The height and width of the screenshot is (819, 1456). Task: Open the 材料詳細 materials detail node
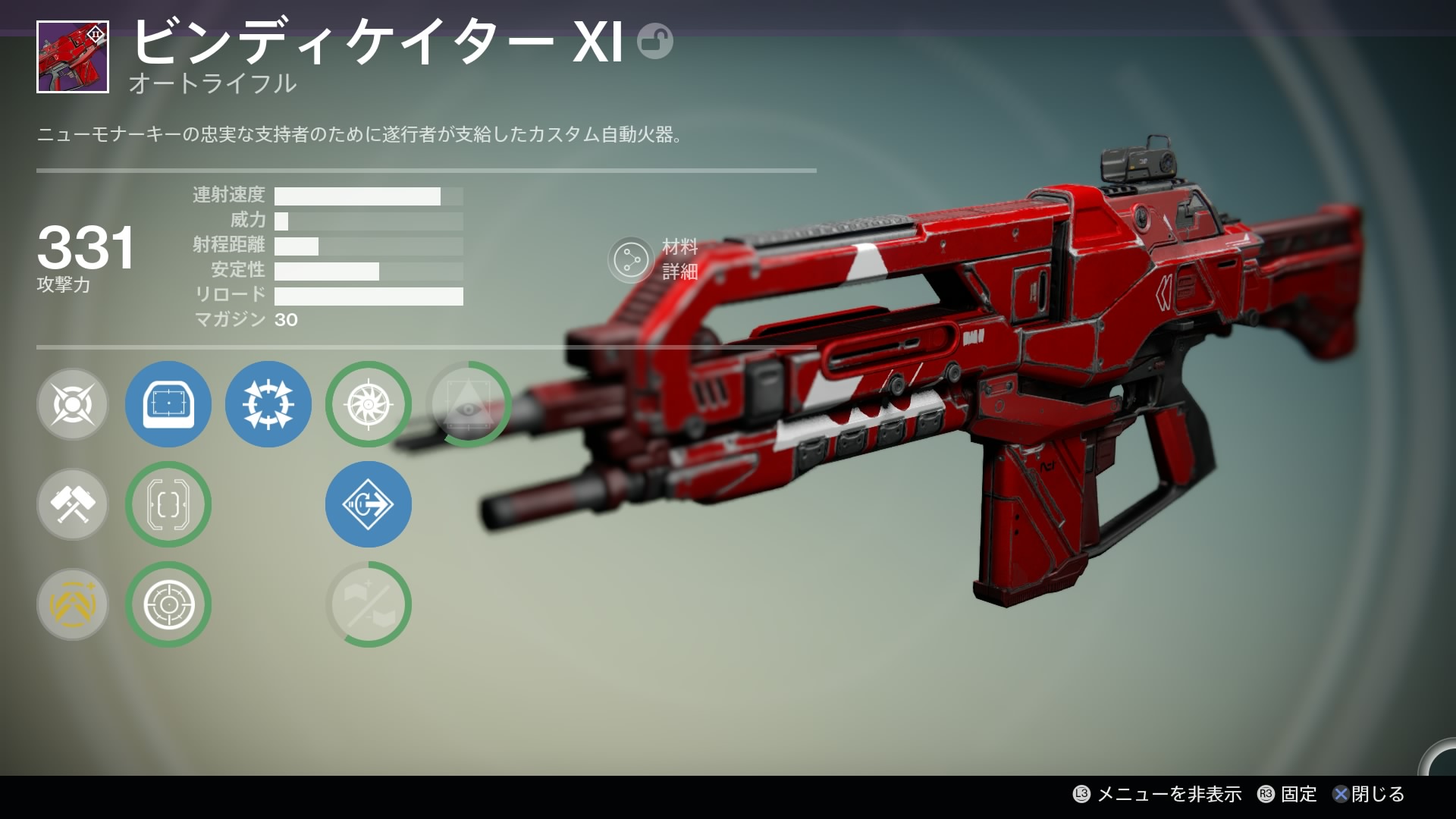(x=631, y=260)
